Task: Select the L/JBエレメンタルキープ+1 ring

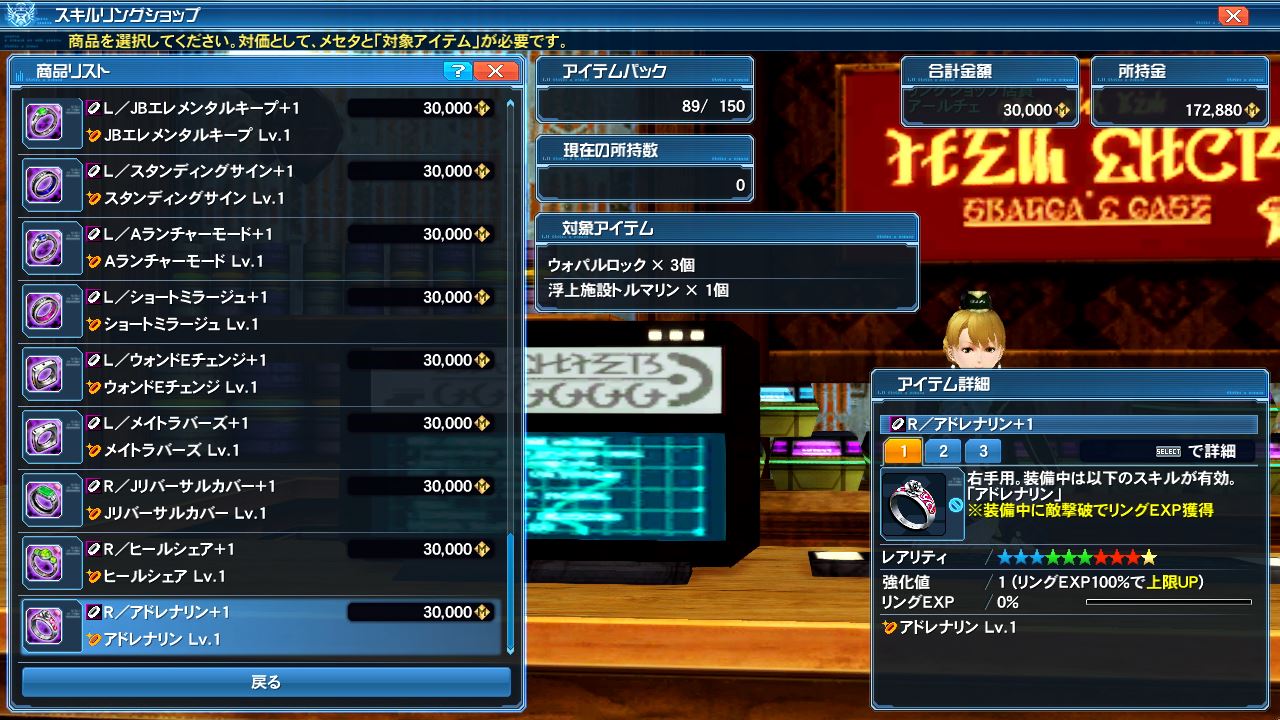Action: tap(260, 121)
